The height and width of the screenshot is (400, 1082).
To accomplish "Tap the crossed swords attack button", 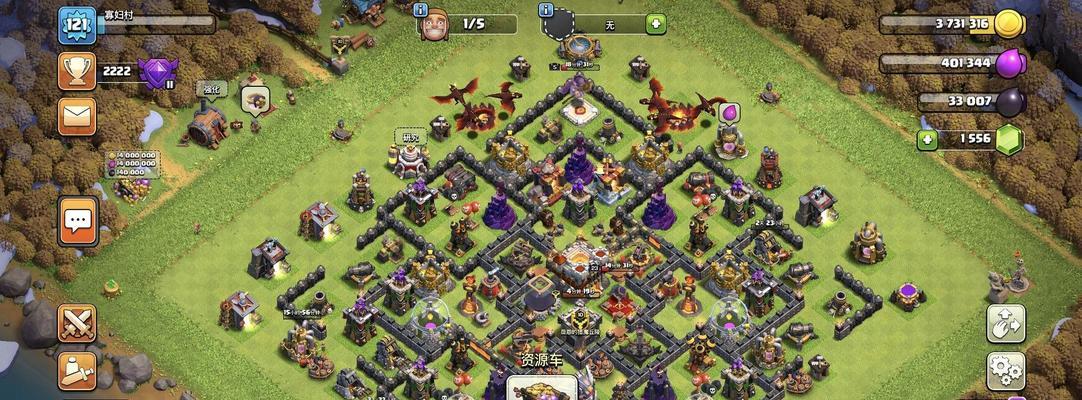I will coord(77,323).
